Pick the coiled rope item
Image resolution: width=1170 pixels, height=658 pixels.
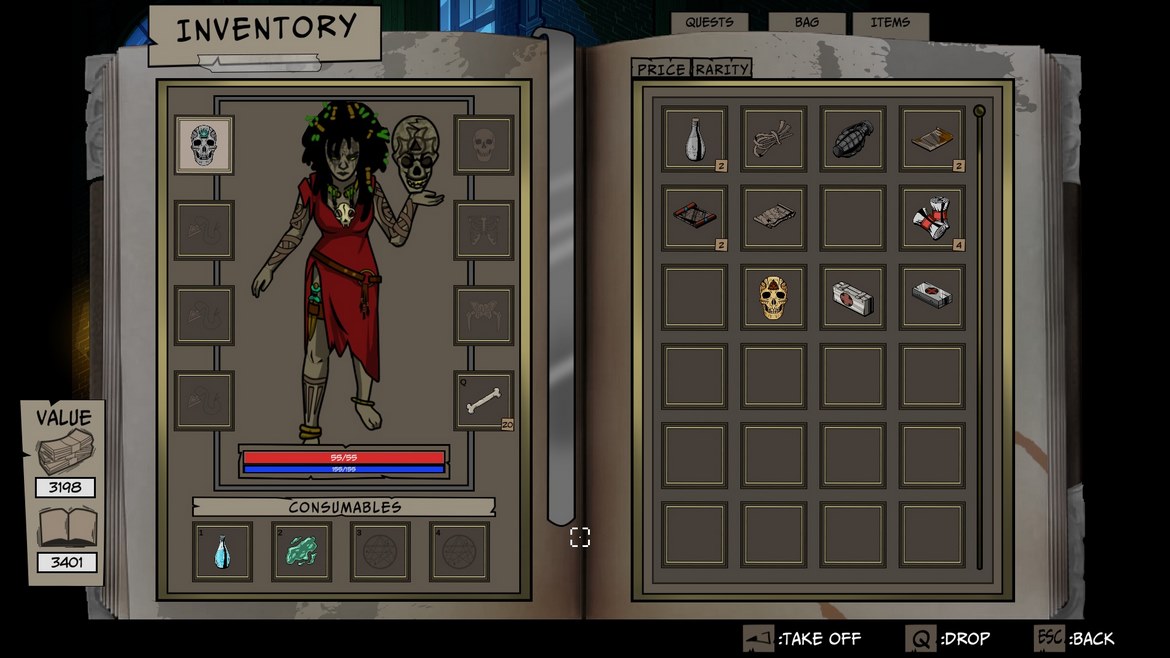point(773,139)
